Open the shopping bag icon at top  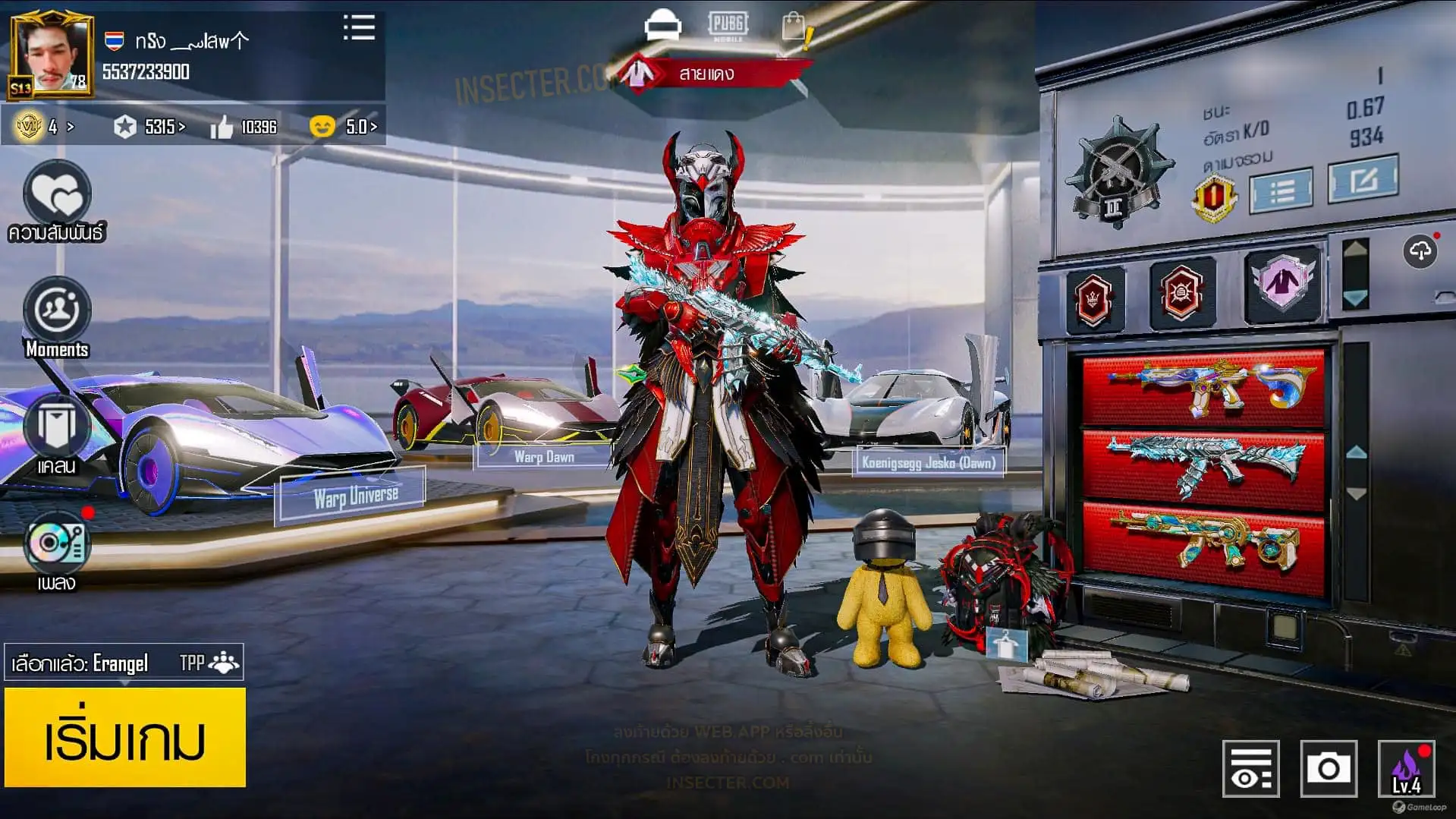click(x=794, y=27)
